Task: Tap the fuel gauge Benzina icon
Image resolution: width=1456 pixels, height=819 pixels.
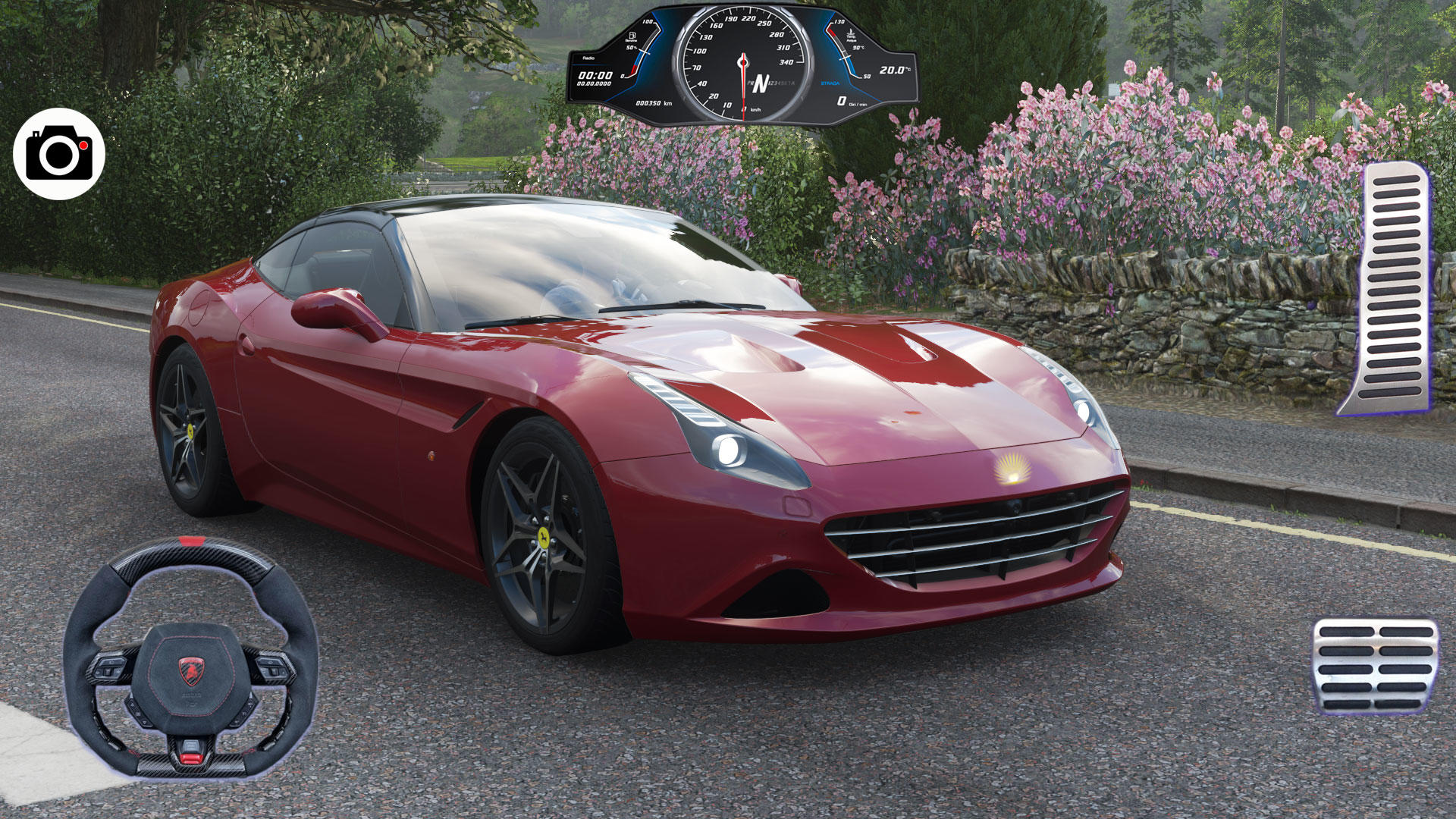Action: point(632,36)
